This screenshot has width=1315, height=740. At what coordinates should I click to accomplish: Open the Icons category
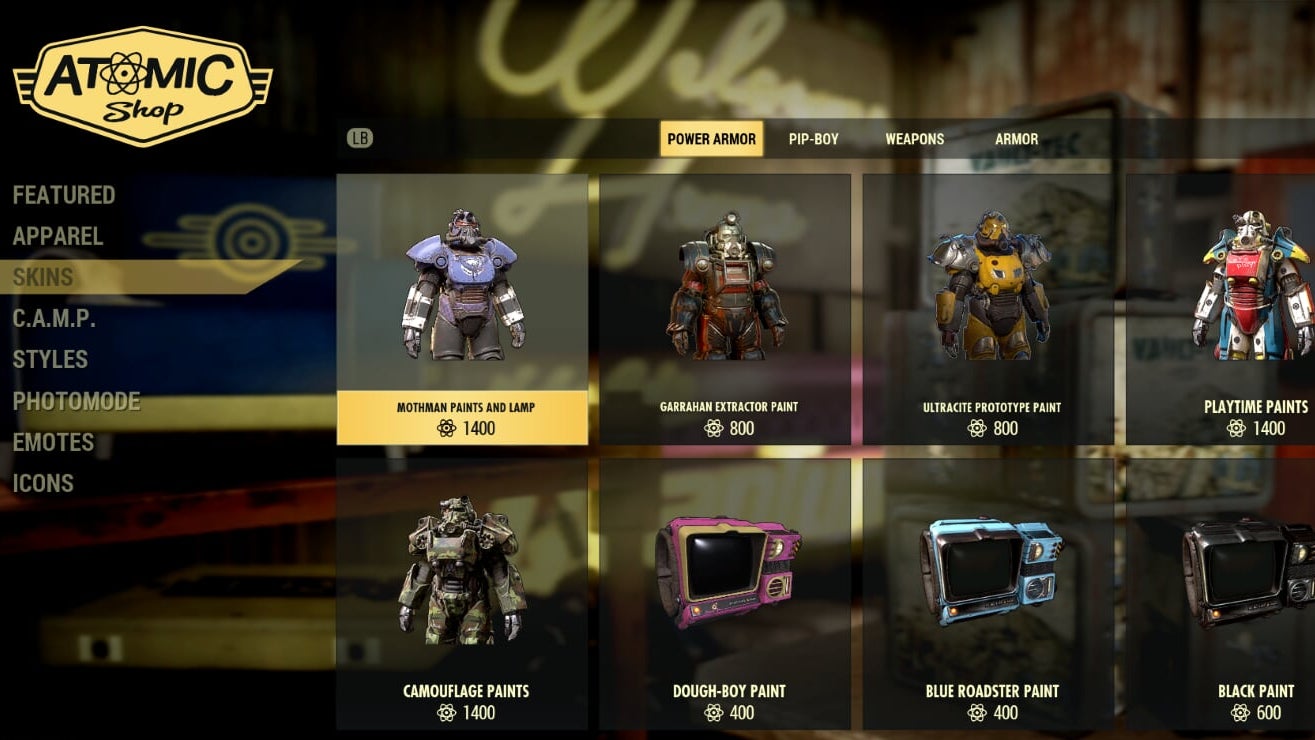tap(43, 484)
